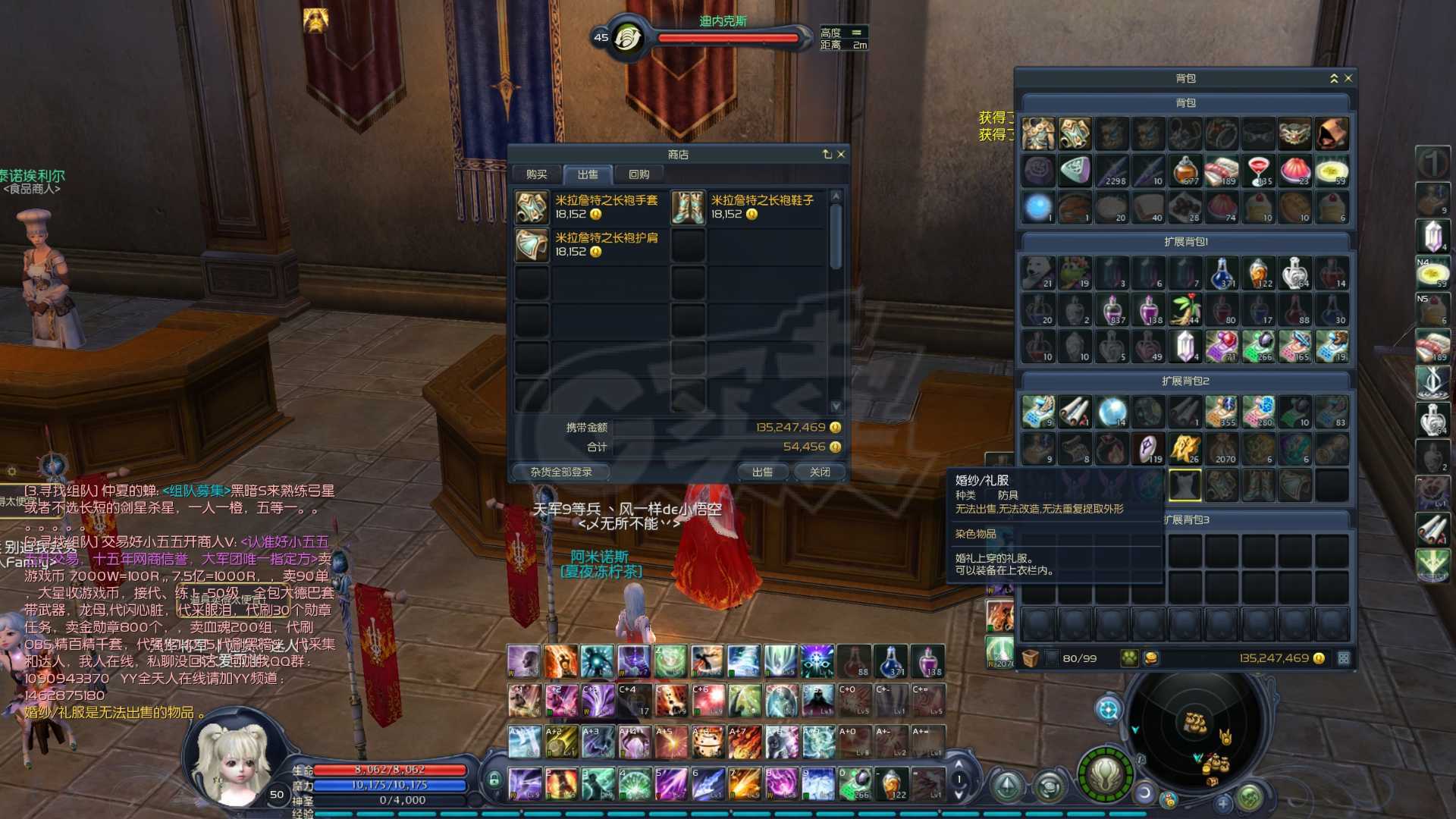Select the highlighted wedding dress slot

click(1185, 485)
